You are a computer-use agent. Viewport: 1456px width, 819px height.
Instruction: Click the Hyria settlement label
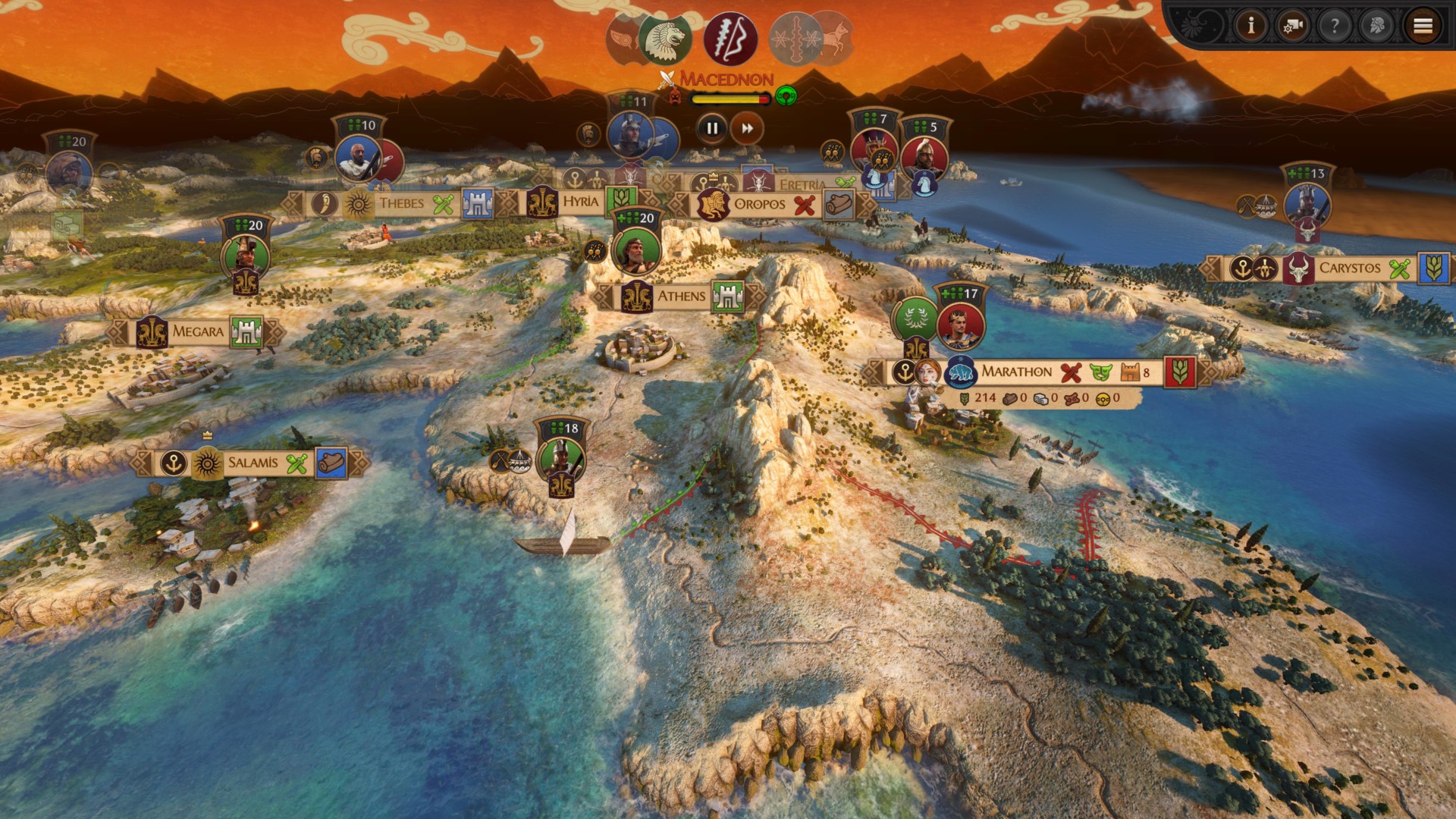point(580,202)
